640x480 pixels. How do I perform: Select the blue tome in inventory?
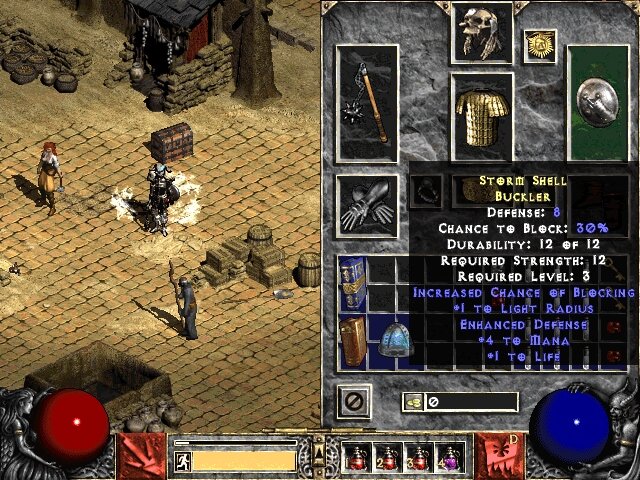pyautogui.click(x=351, y=282)
